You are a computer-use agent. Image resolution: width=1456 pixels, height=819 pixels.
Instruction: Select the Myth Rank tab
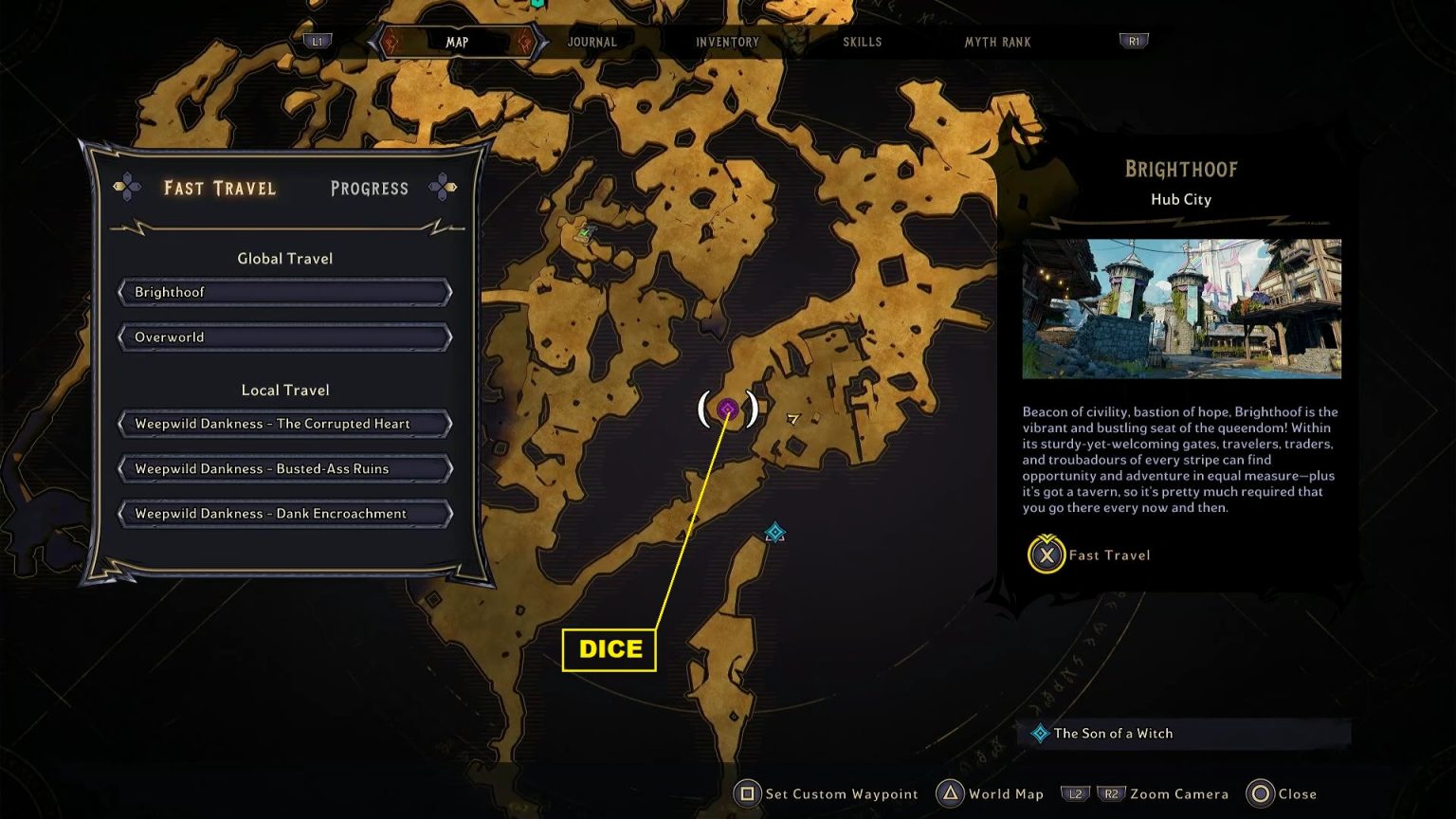coord(996,42)
